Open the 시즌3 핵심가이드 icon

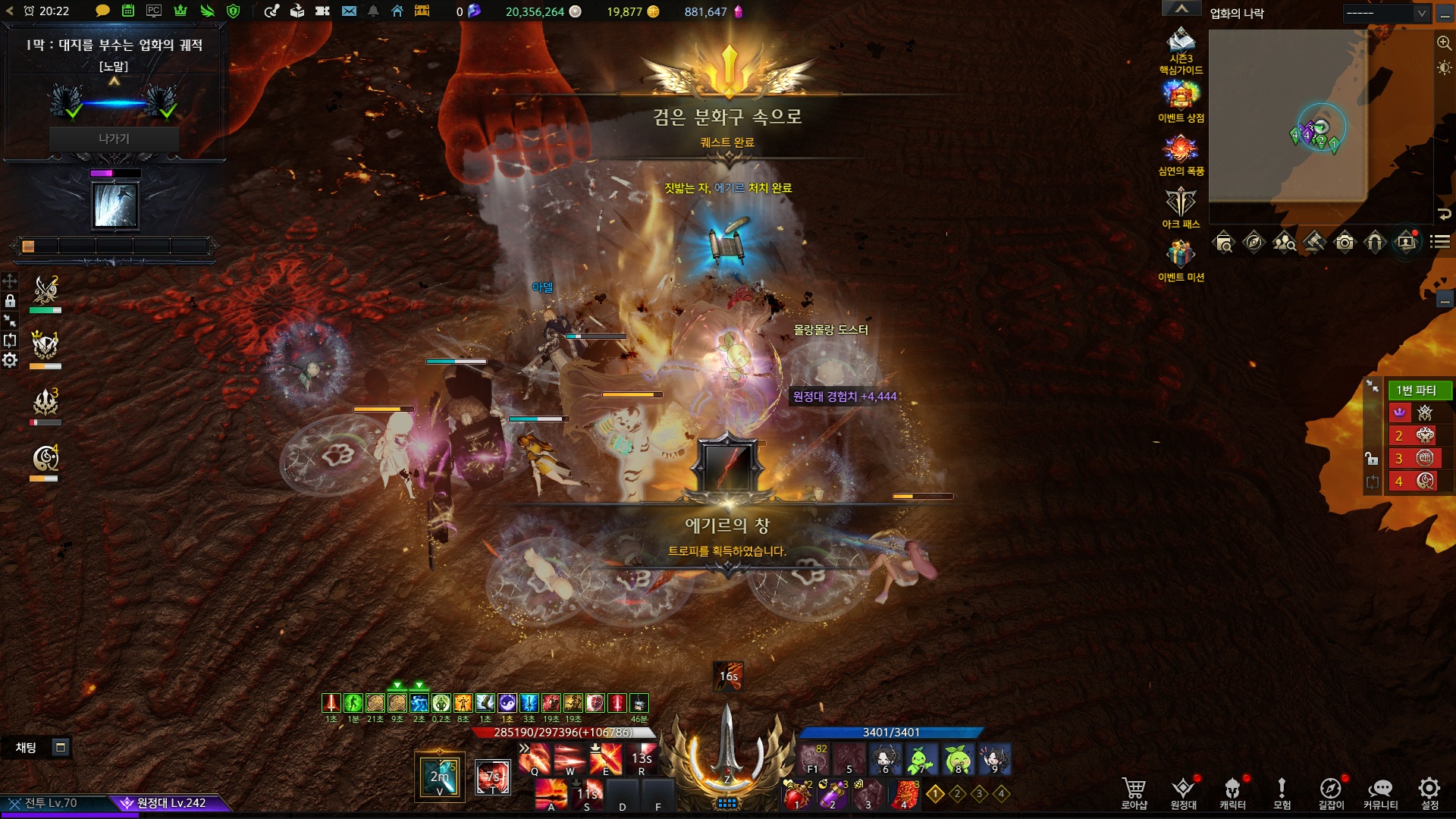[x=1181, y=49]
